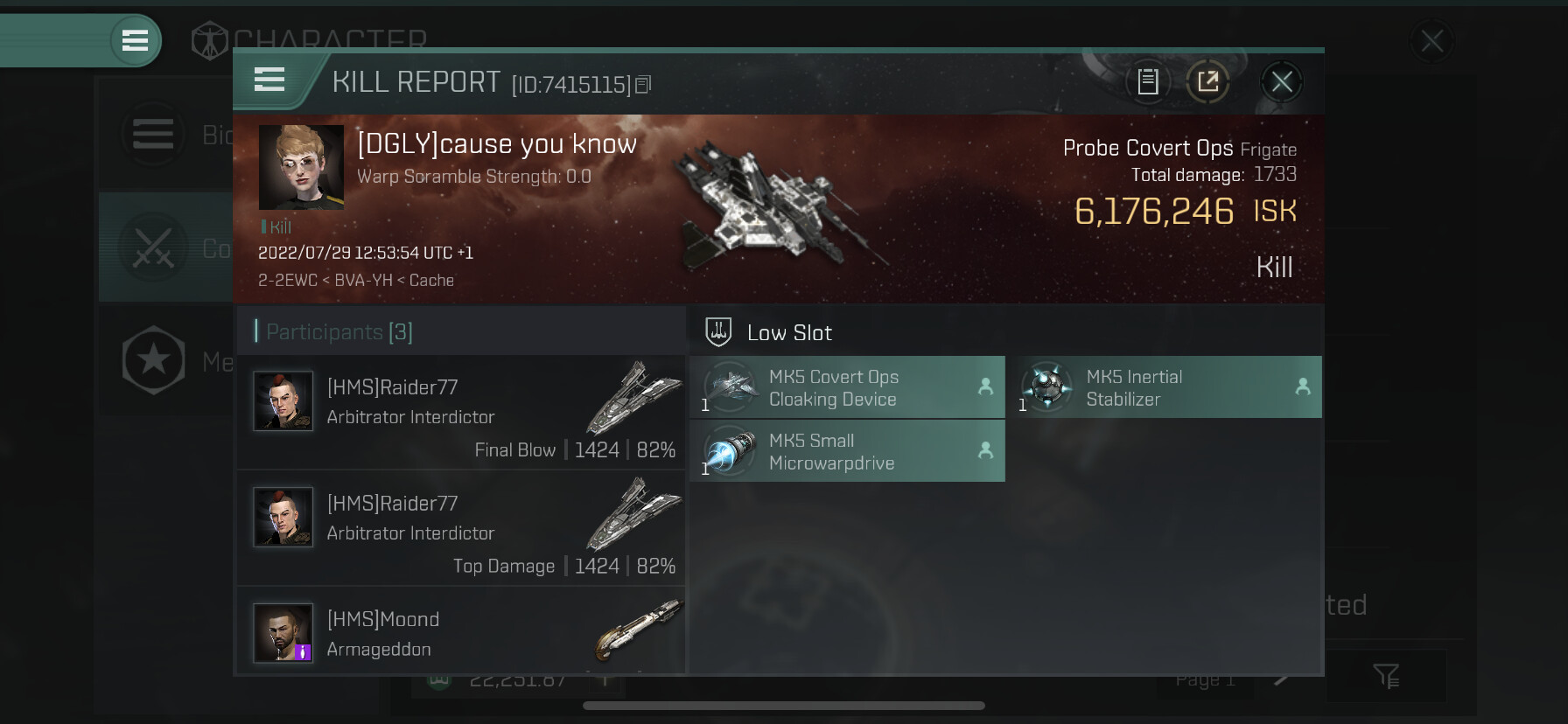1568x724 pixels.
Task: Open Moond's Armageddon participant entry
Action: click(461, 632)
